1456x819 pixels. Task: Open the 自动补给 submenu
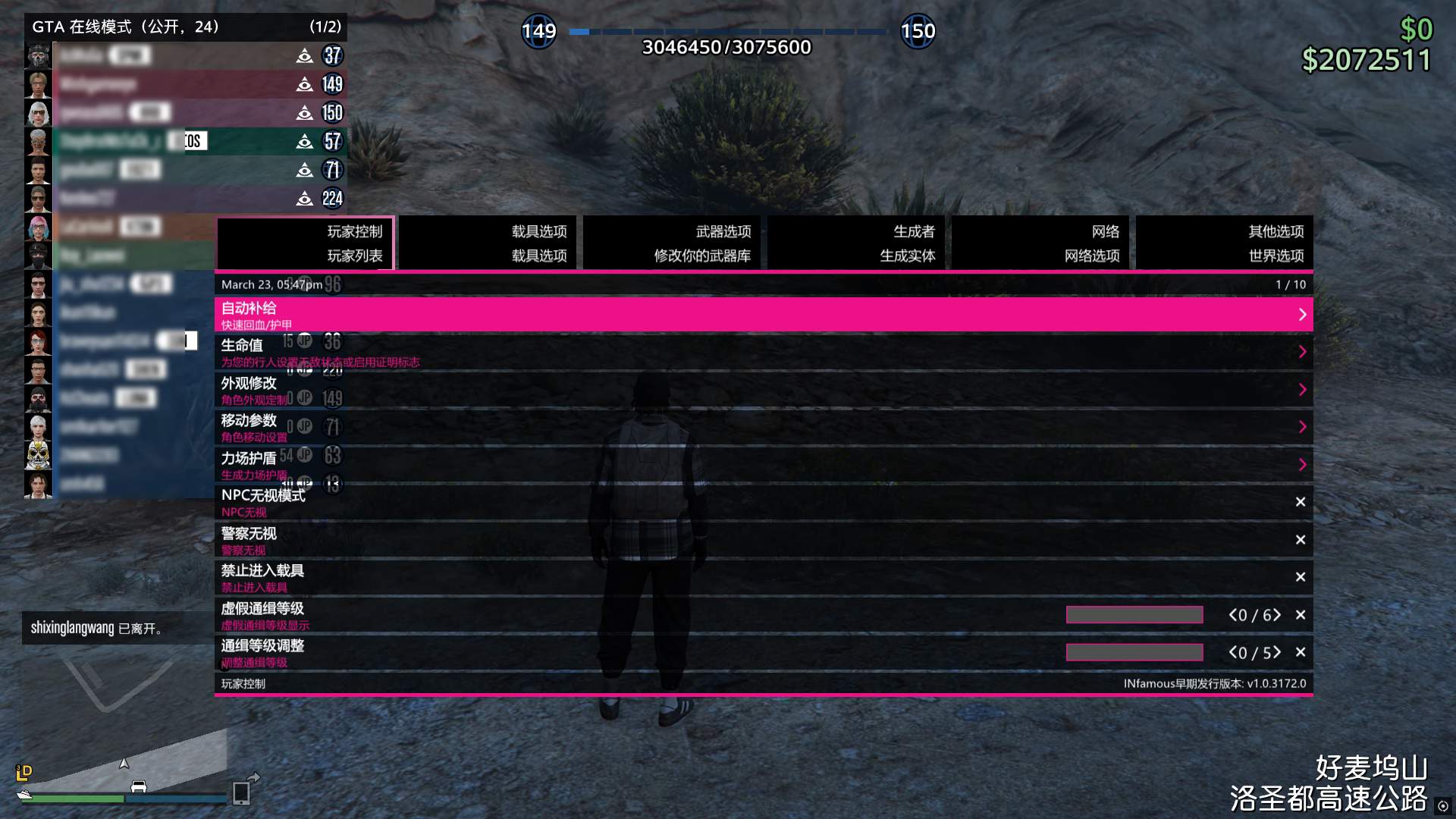pos(763,315)
